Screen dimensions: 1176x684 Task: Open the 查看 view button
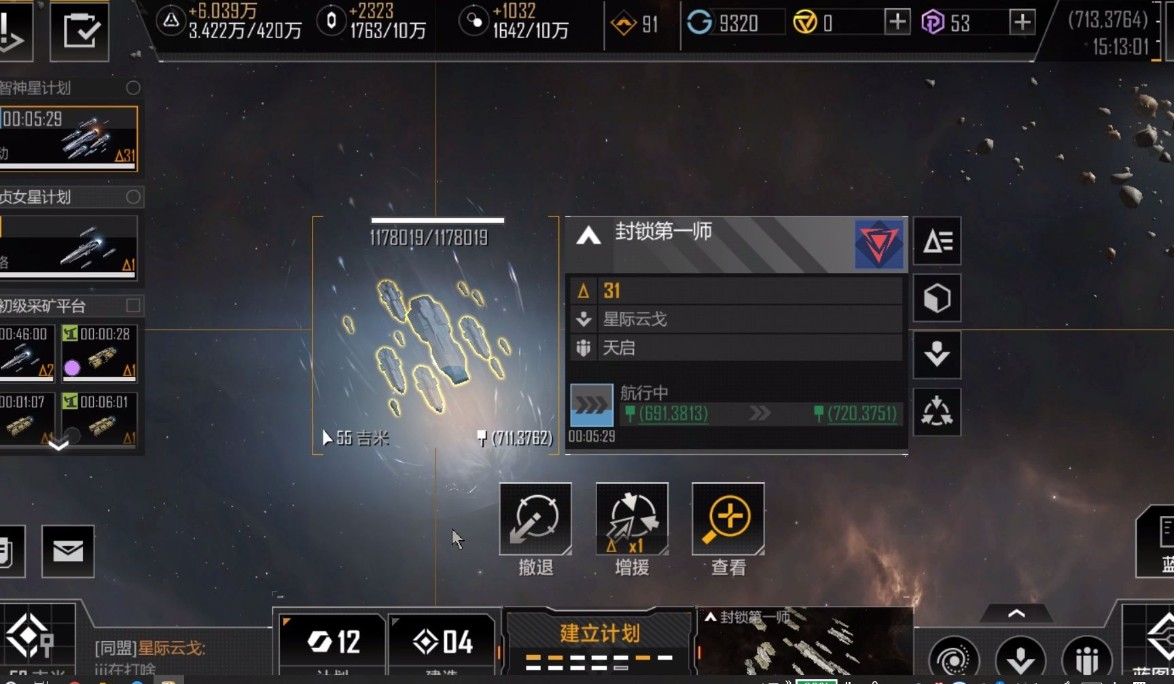(728, 519)
